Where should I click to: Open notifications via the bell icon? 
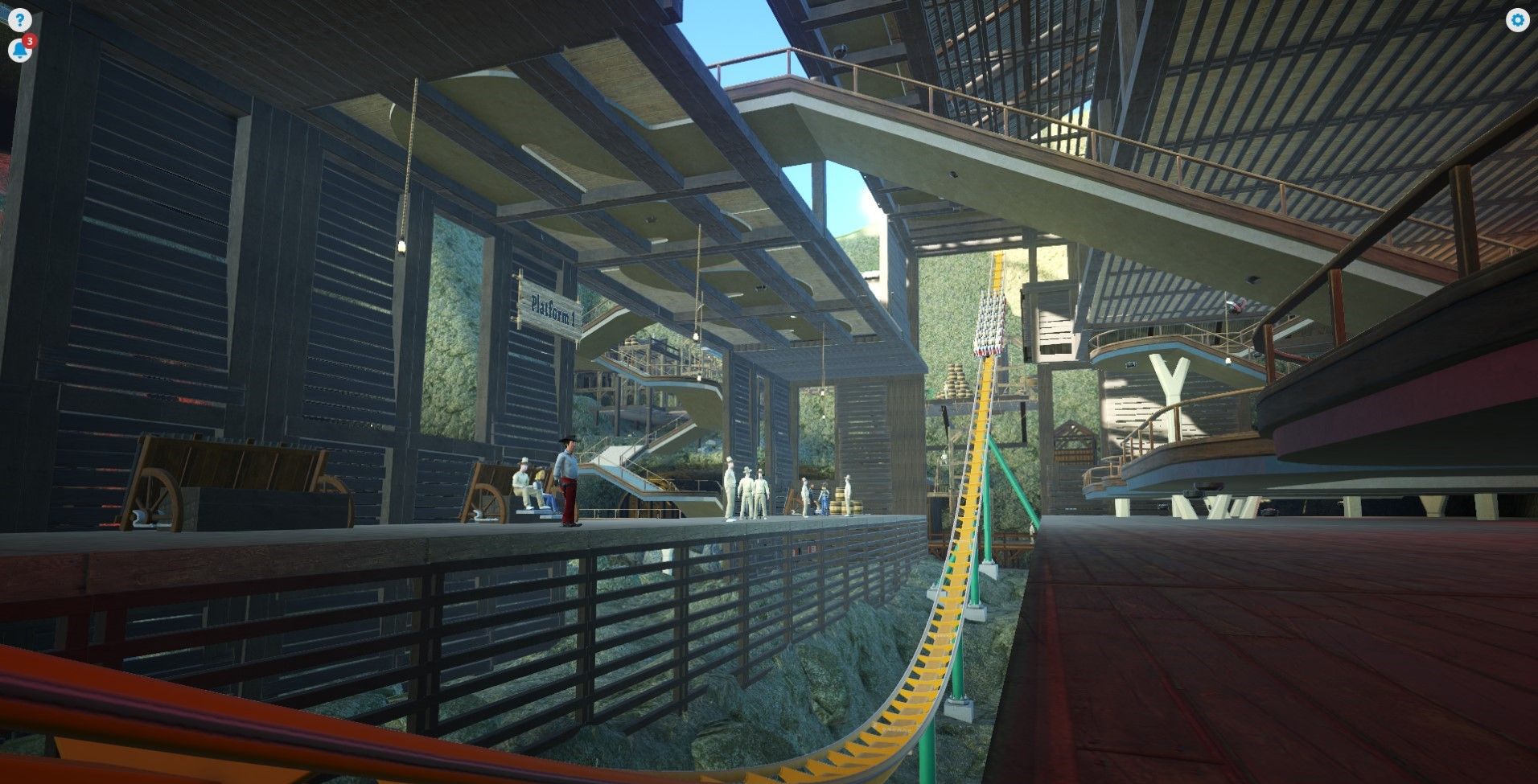19,50
